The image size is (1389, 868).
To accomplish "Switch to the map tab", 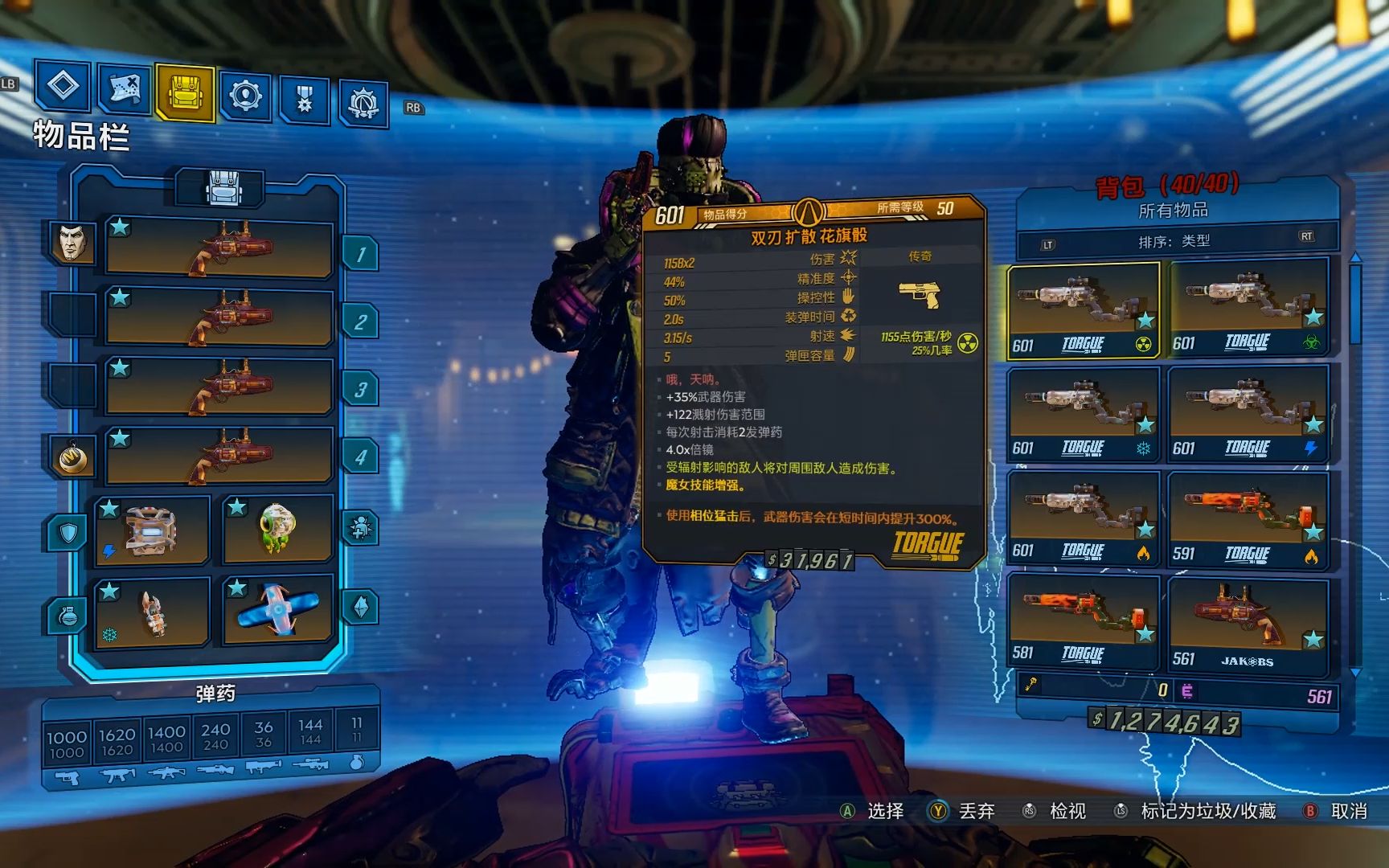I will point(124,87).
